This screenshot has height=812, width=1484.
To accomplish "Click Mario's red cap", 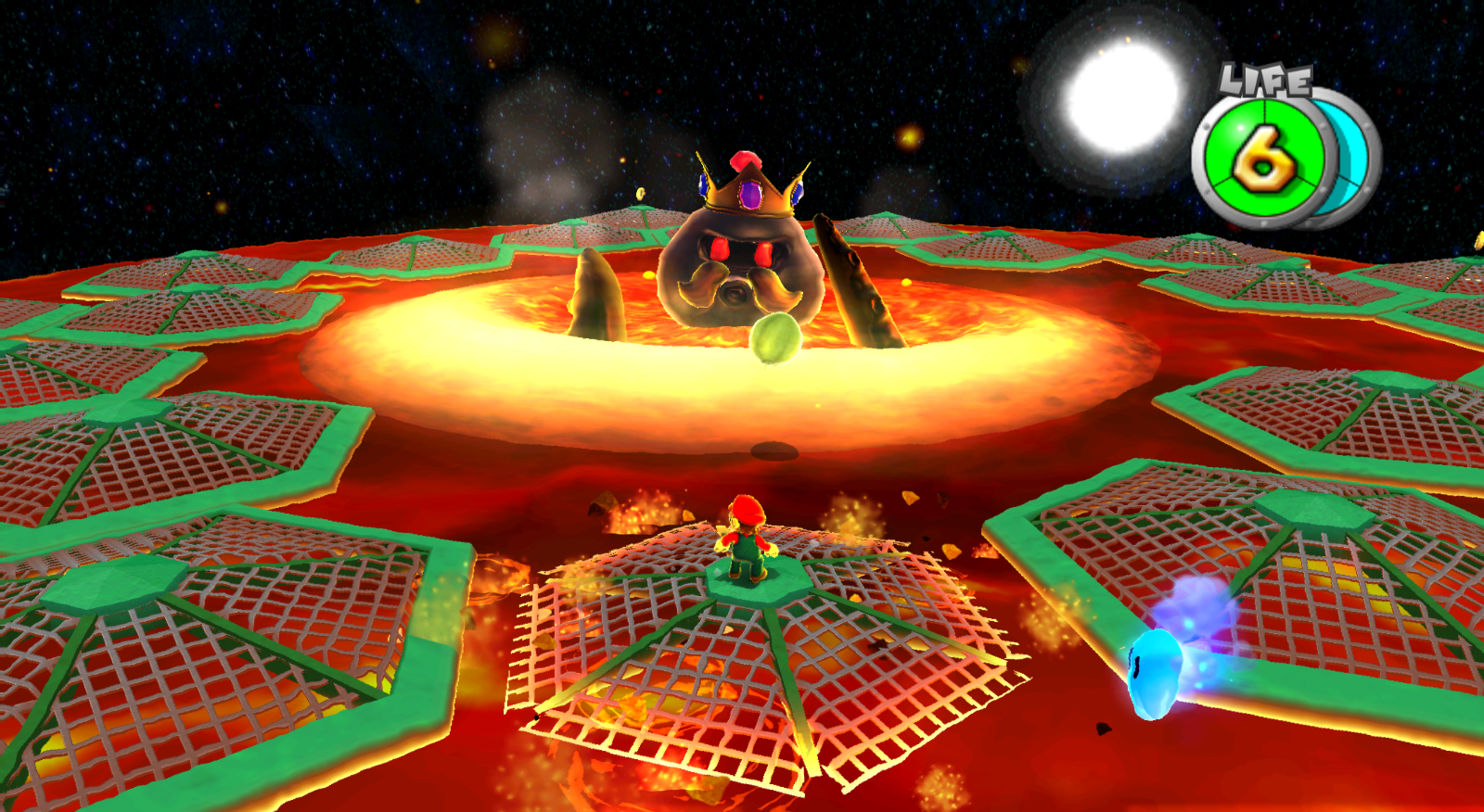I will point(749,509).
